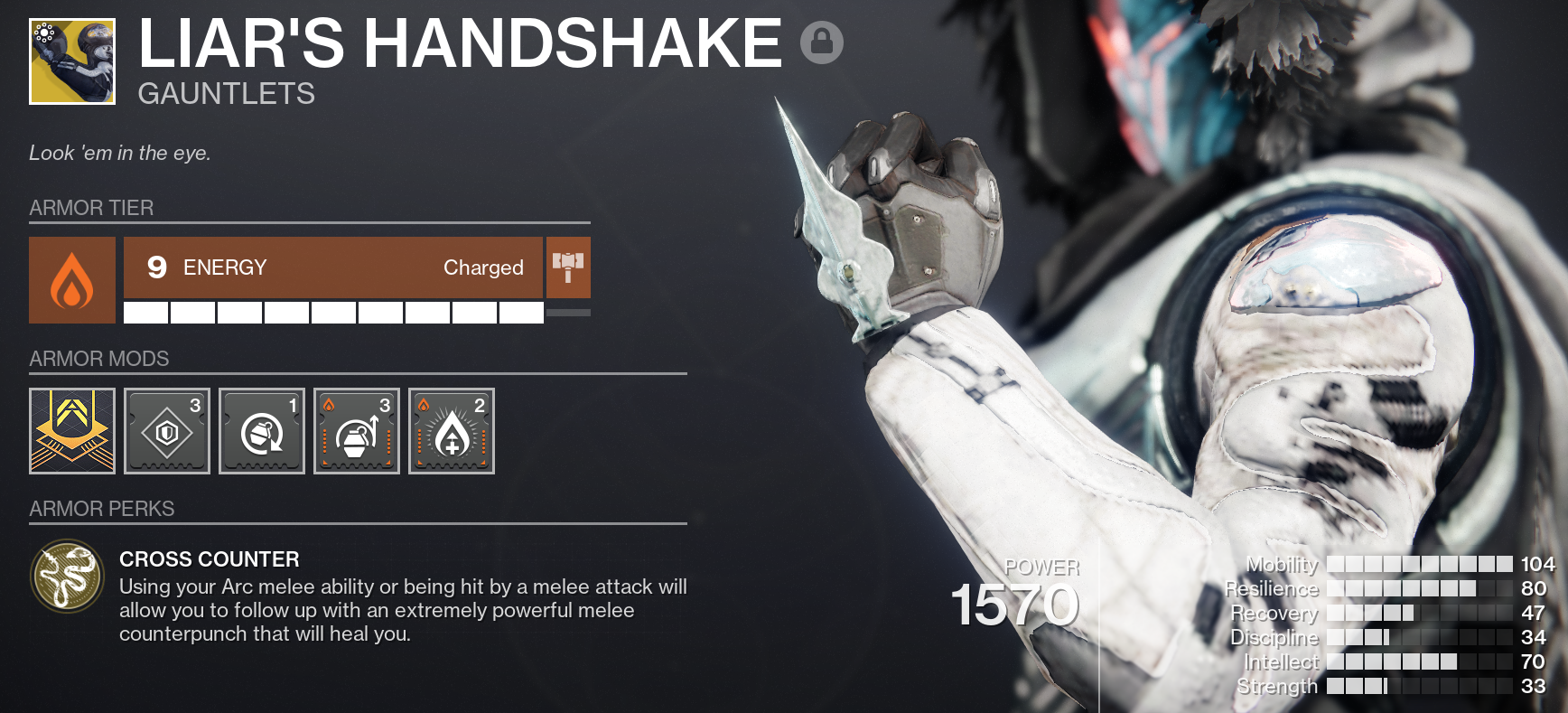The width and height of the screenshot is (1568, 713).
Task: Select the shield diamond mod costing 3
Action: (167, 431)
